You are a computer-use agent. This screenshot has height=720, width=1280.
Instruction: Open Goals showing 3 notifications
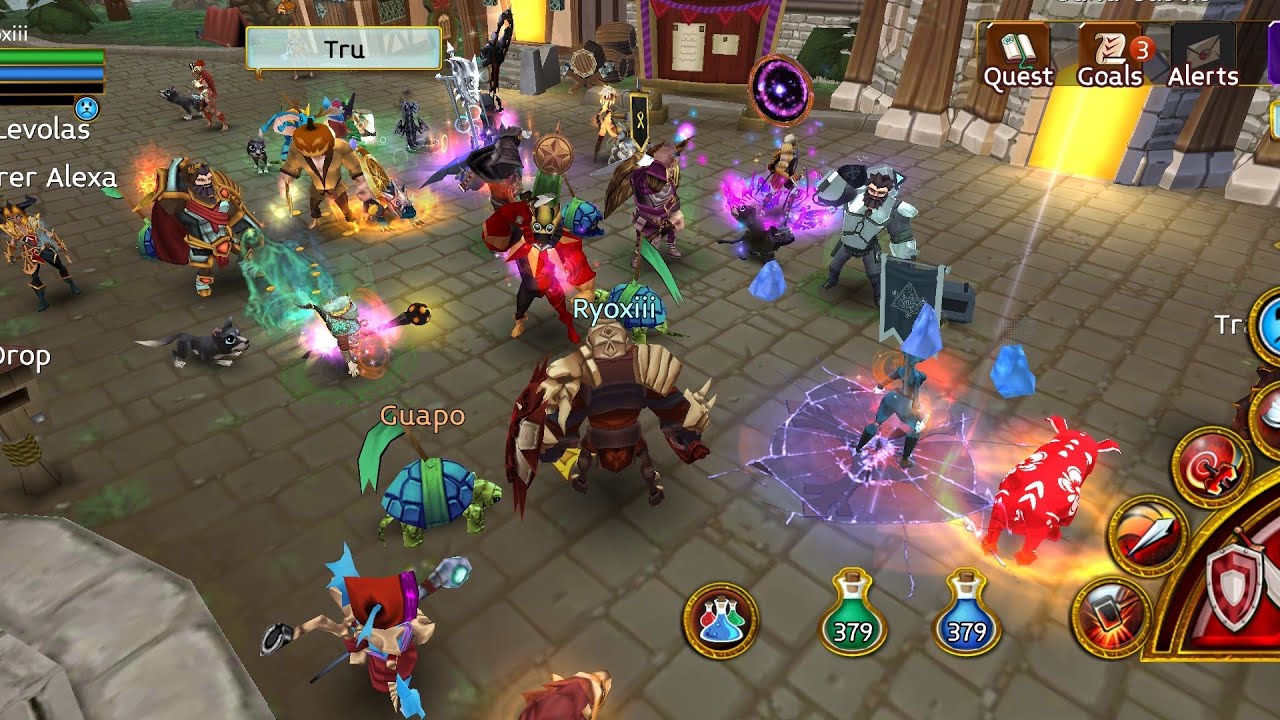coord(1111,56)
